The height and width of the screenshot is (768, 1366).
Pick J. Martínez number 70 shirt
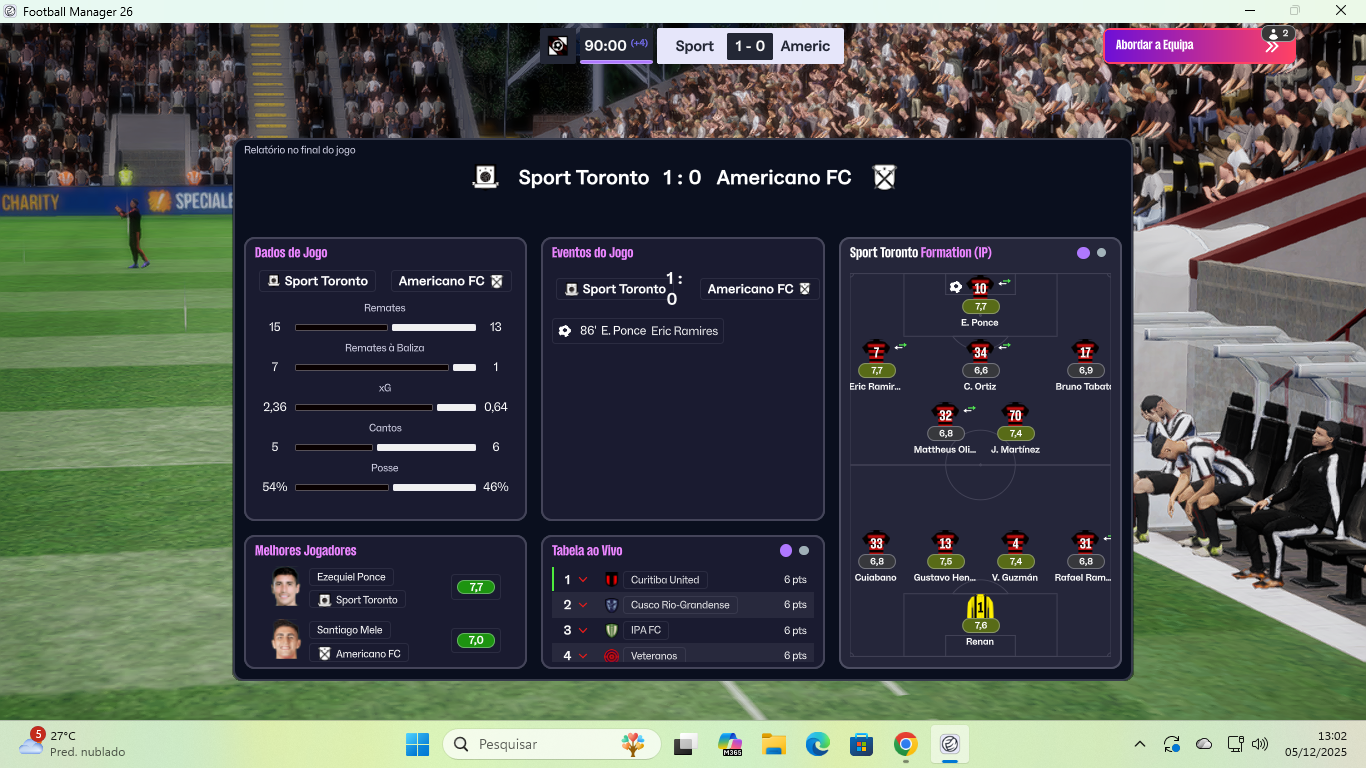(1015, 415)
